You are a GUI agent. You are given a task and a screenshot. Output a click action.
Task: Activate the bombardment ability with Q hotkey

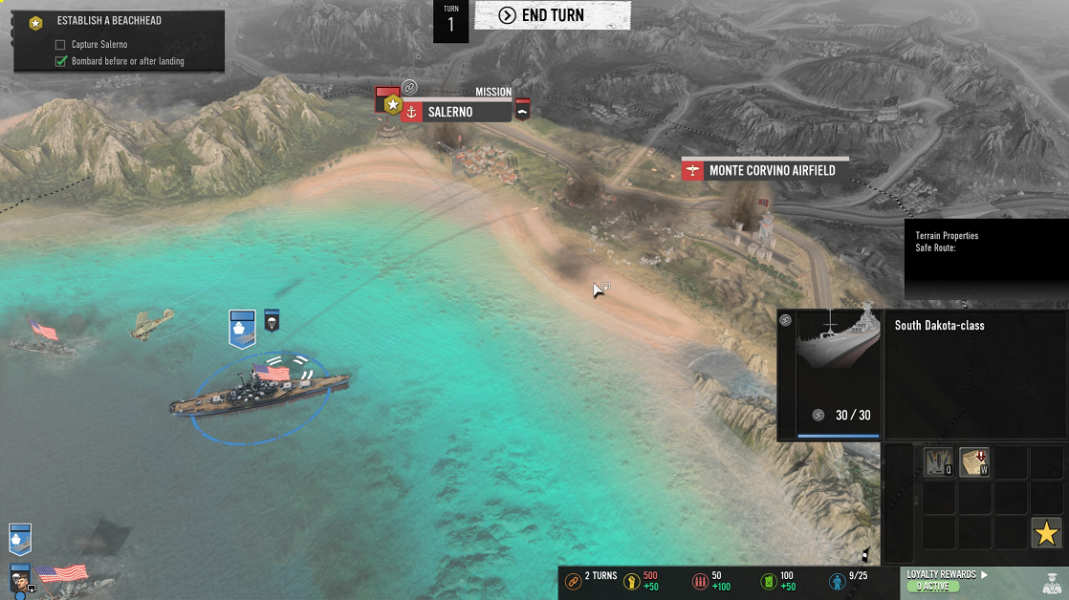point(938,462)
